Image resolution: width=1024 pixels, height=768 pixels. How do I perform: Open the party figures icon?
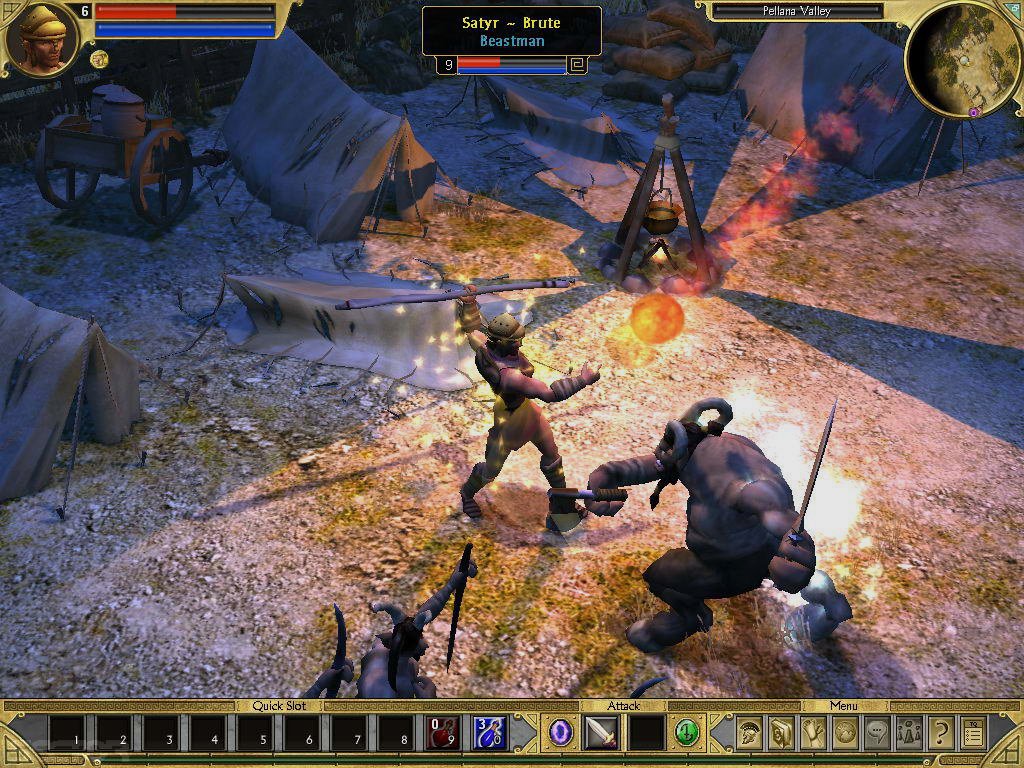(909, 734)
